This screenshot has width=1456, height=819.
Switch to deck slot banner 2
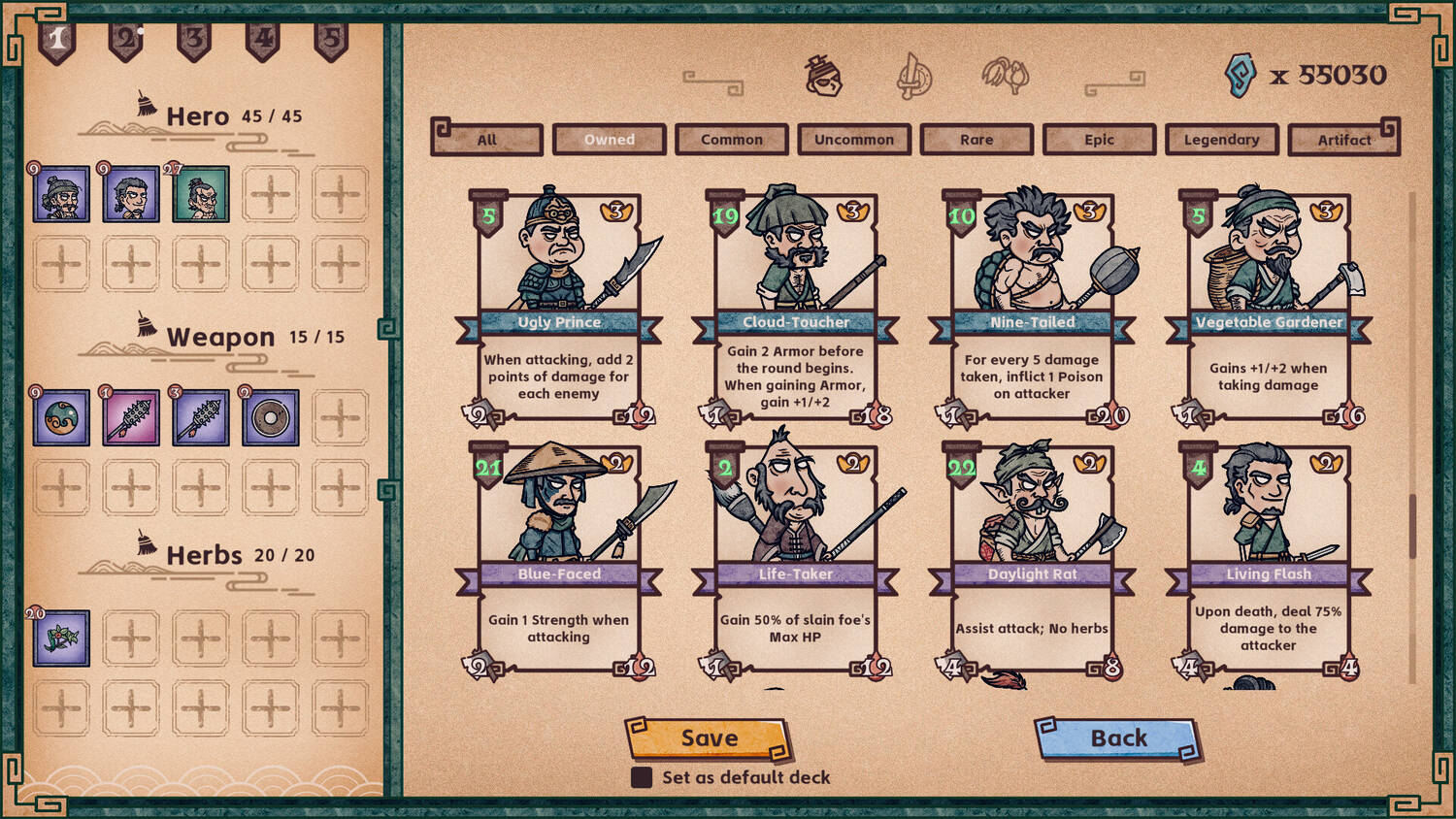126,41
